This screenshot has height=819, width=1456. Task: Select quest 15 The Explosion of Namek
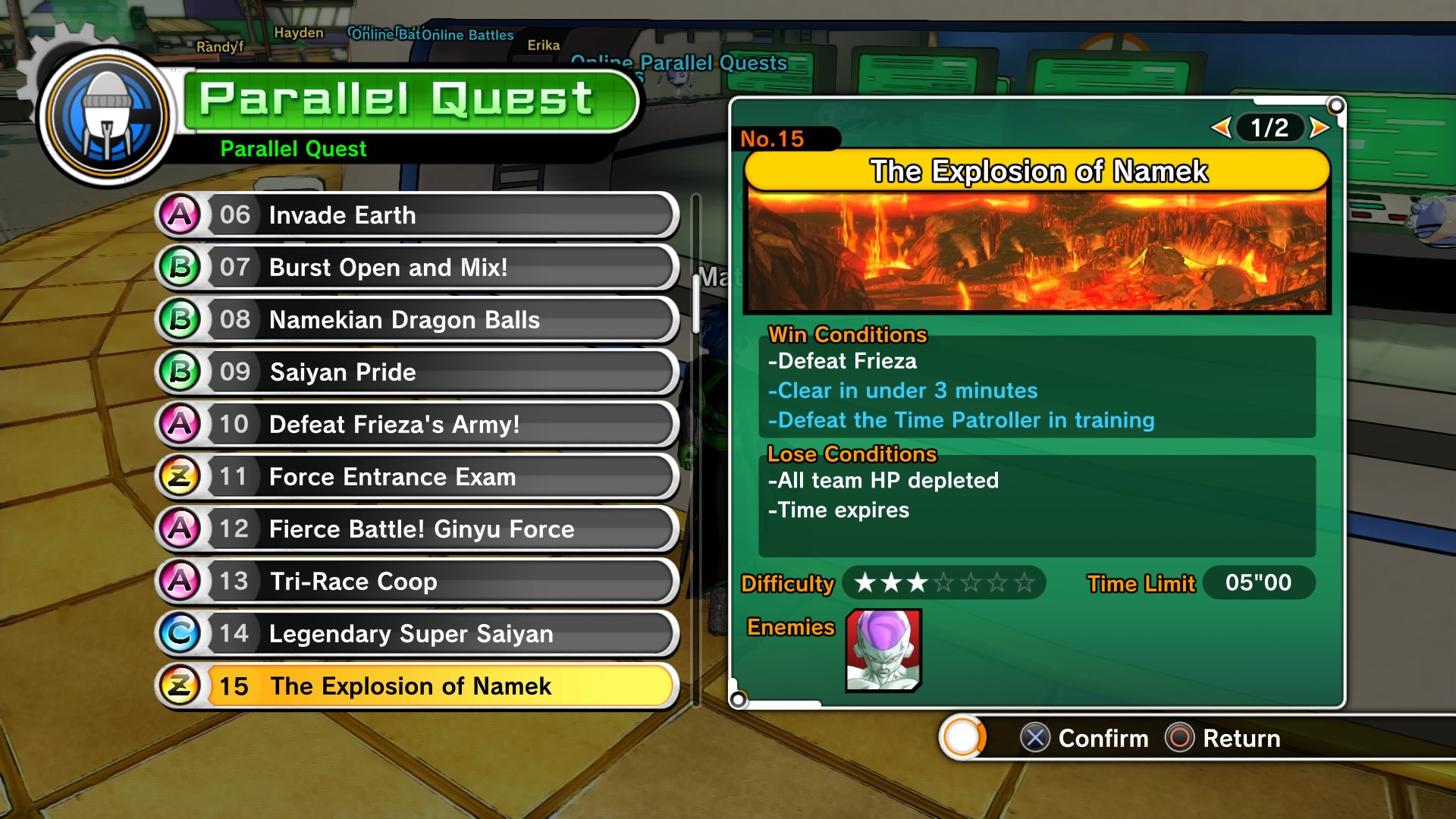[x=417, y=686]
